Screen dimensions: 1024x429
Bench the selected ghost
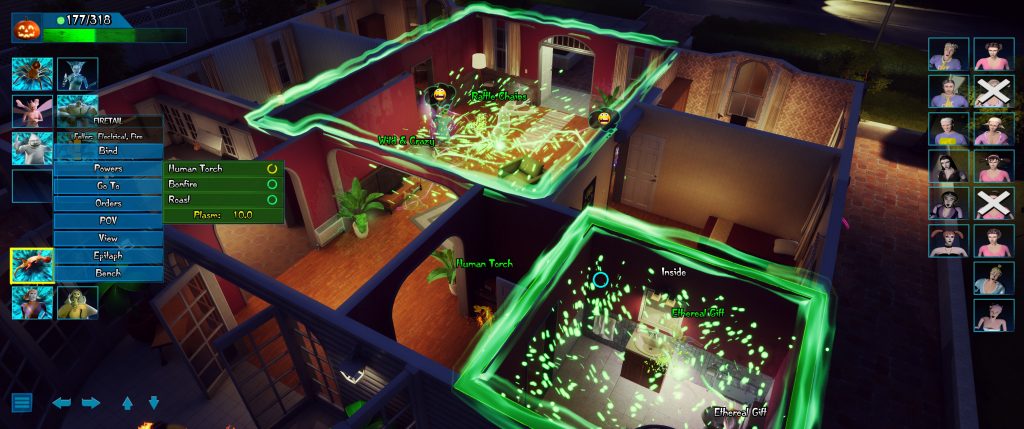(x=108, y=273)
